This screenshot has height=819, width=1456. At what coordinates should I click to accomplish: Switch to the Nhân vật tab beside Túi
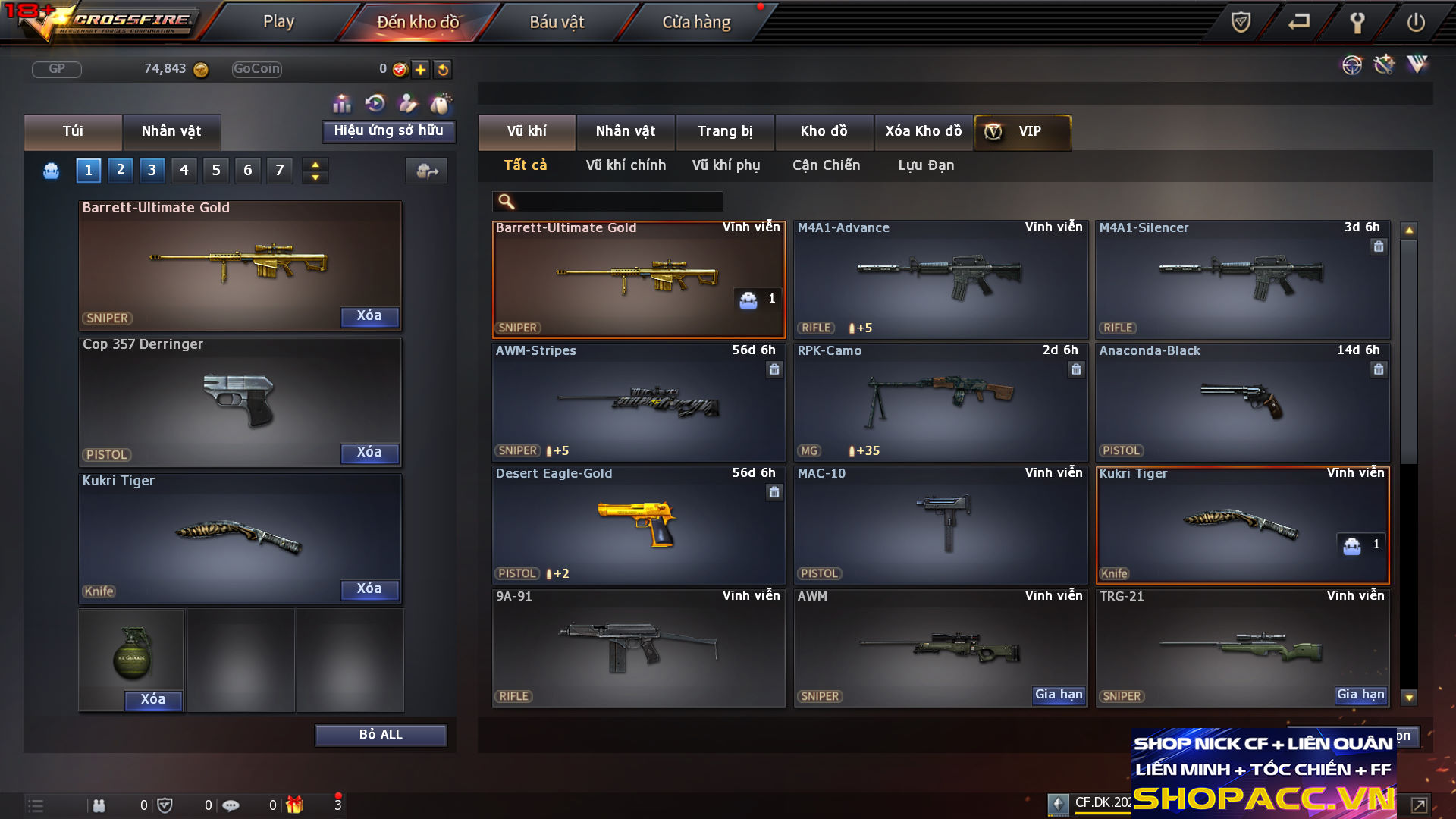pos(171,131)
